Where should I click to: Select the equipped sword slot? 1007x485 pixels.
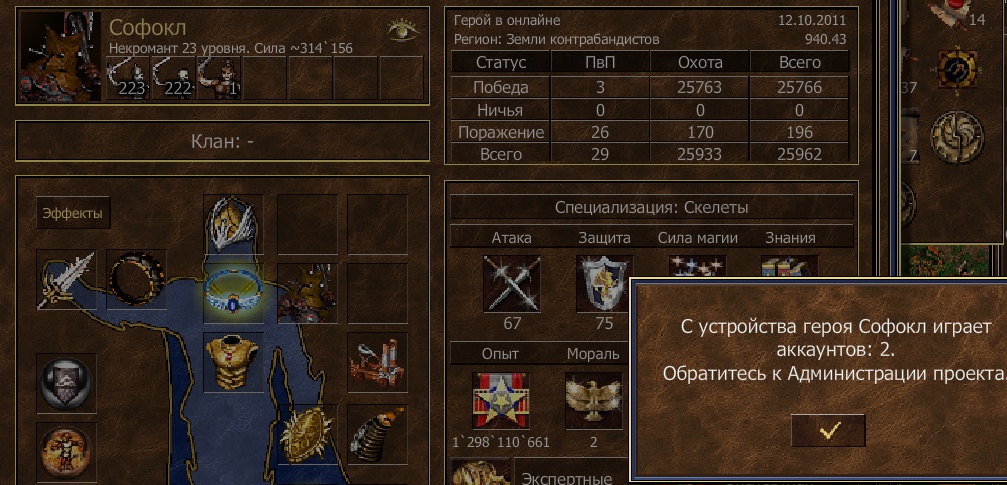coord(66,280)
